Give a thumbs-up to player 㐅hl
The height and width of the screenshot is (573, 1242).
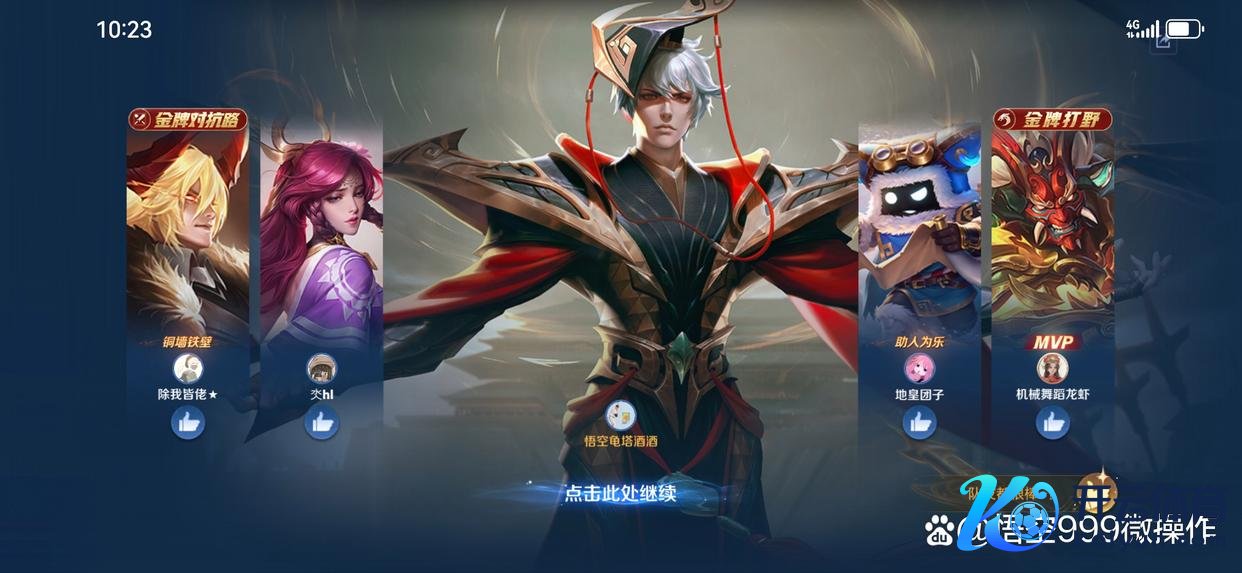pos(321,424)
